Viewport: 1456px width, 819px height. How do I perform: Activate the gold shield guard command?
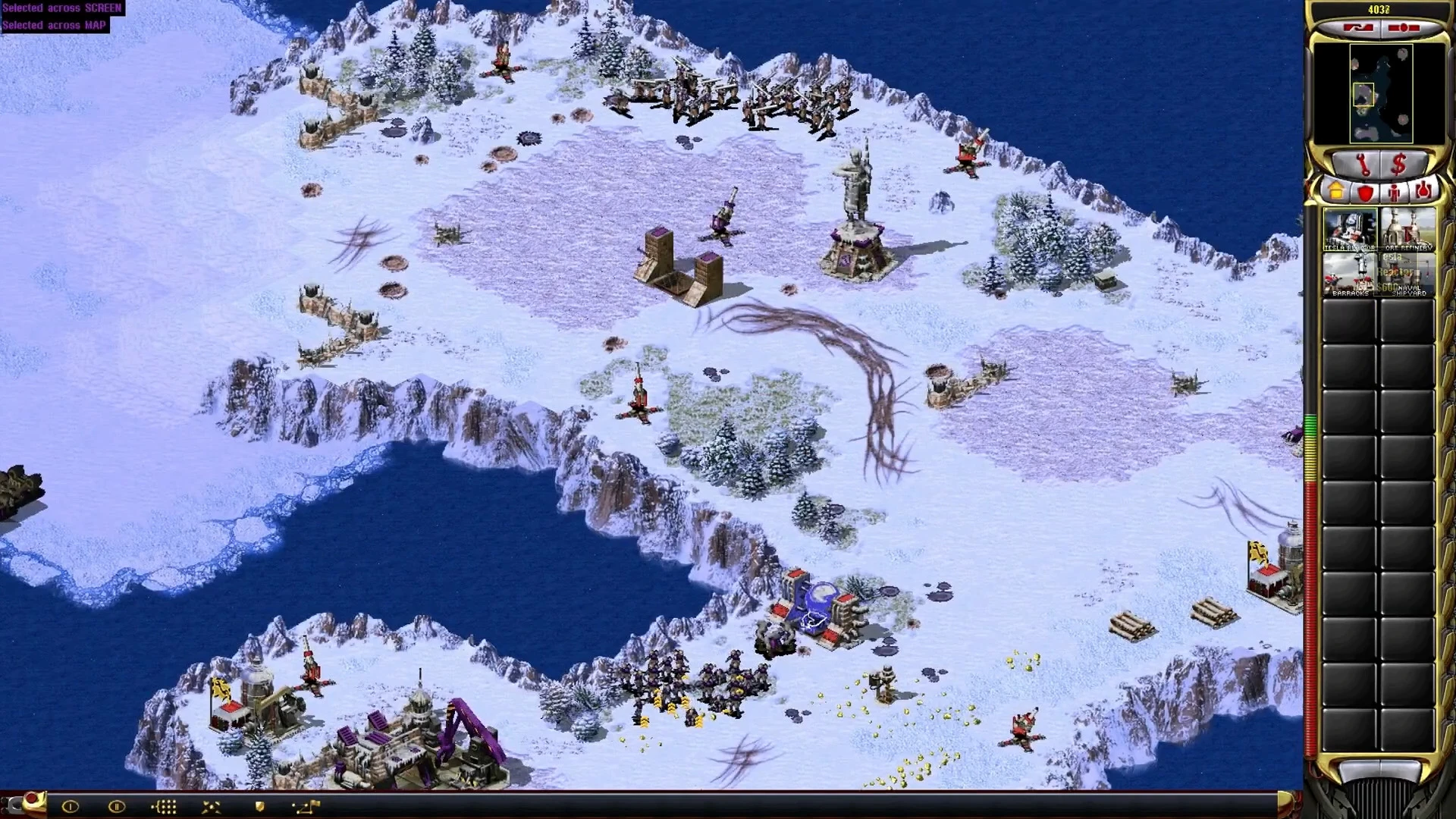click(259, 807)
